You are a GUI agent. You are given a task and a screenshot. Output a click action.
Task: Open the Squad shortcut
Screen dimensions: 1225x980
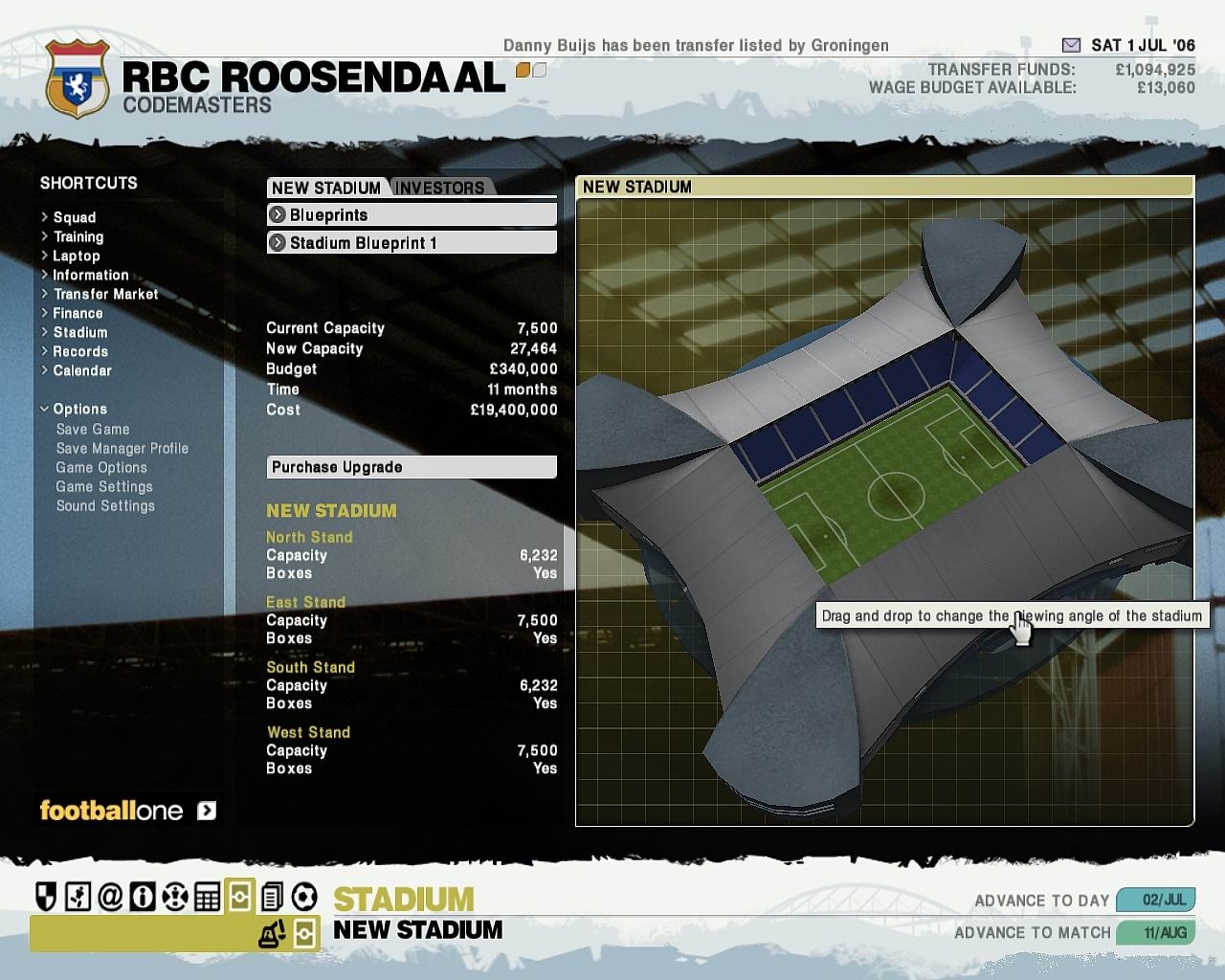coord(74,217)
